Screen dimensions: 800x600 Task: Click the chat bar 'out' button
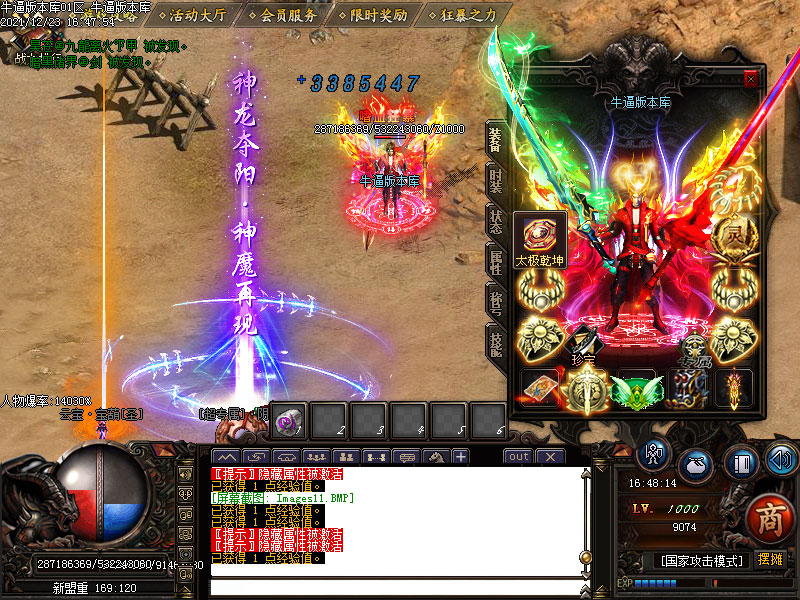(518, 457)
